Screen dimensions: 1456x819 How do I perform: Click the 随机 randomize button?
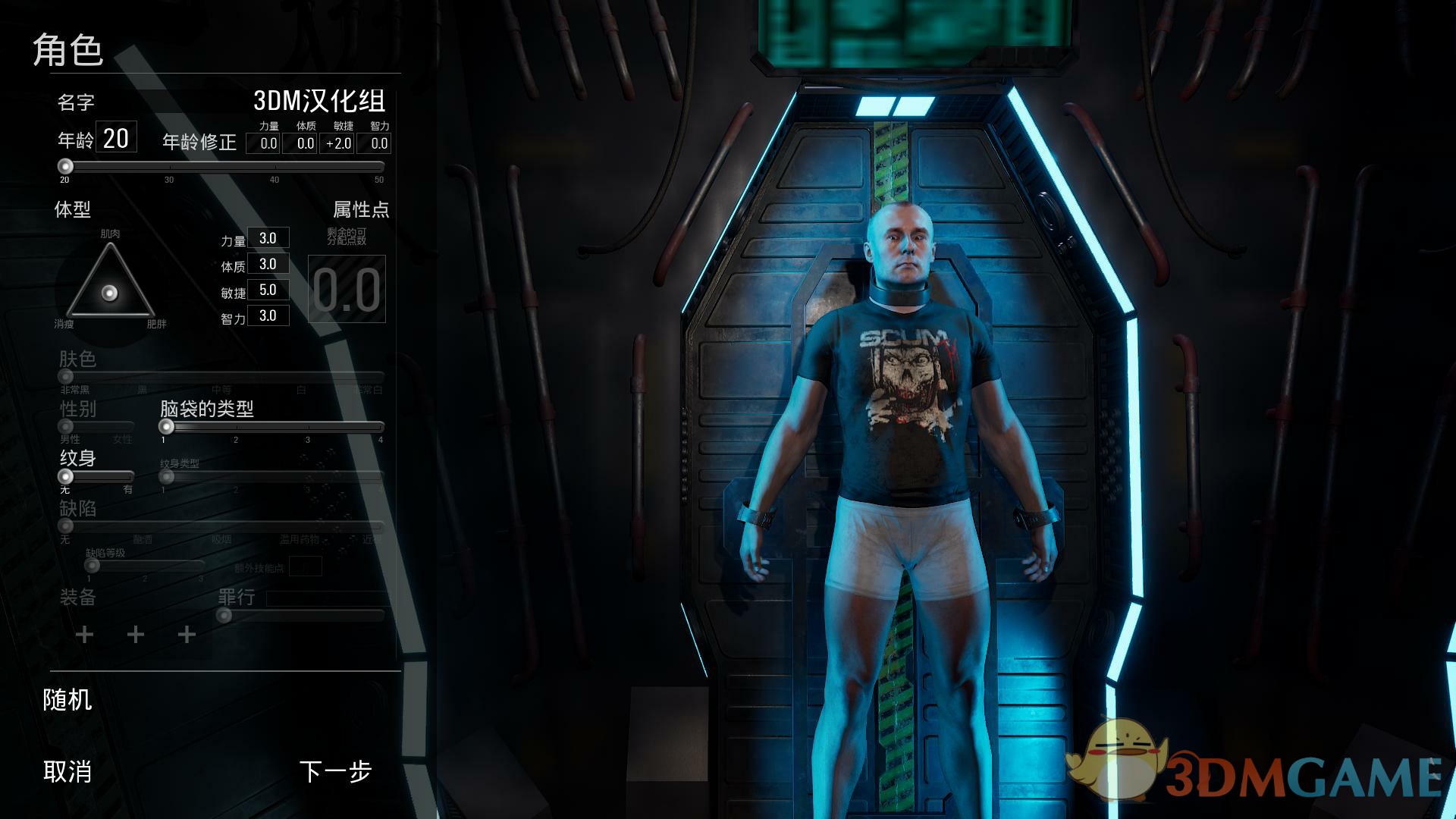(x=67, y=700)
